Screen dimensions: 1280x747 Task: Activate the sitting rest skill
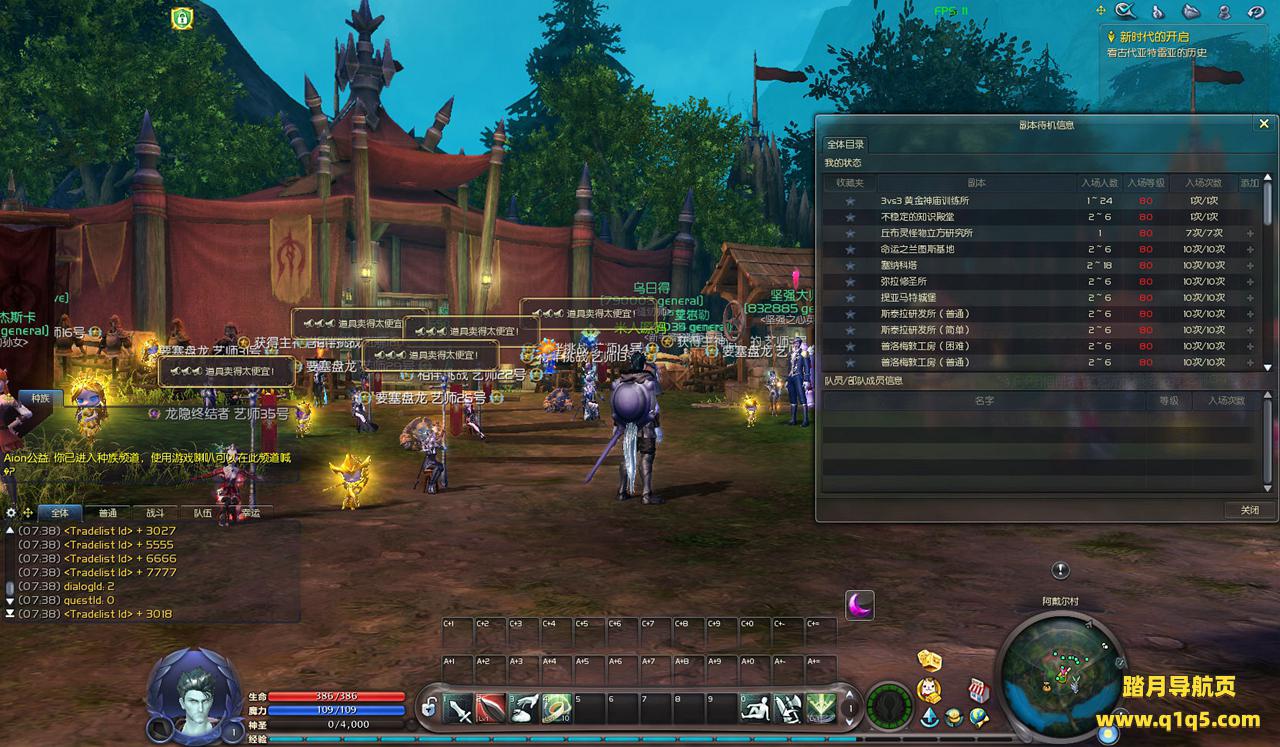(755, 708)
